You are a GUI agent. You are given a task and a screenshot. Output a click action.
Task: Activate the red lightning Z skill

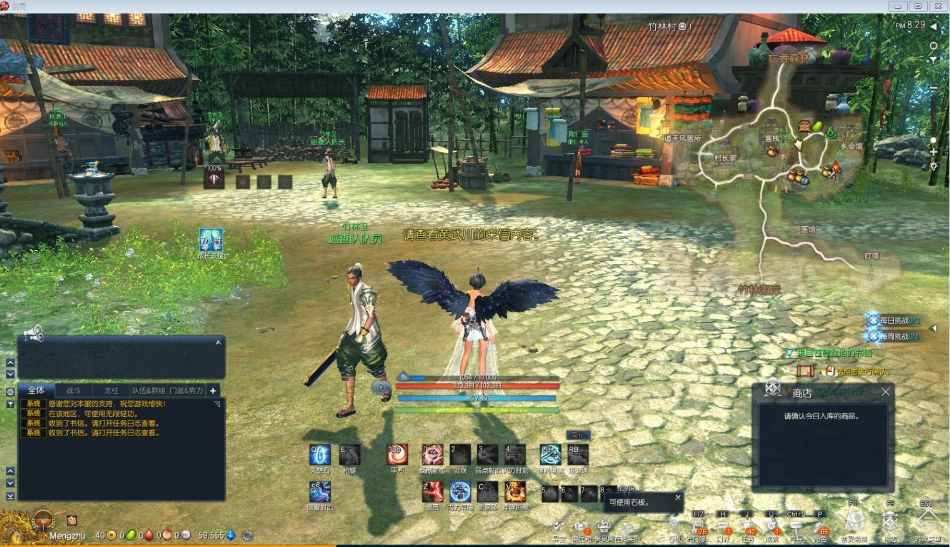click(x=432, y=491)
